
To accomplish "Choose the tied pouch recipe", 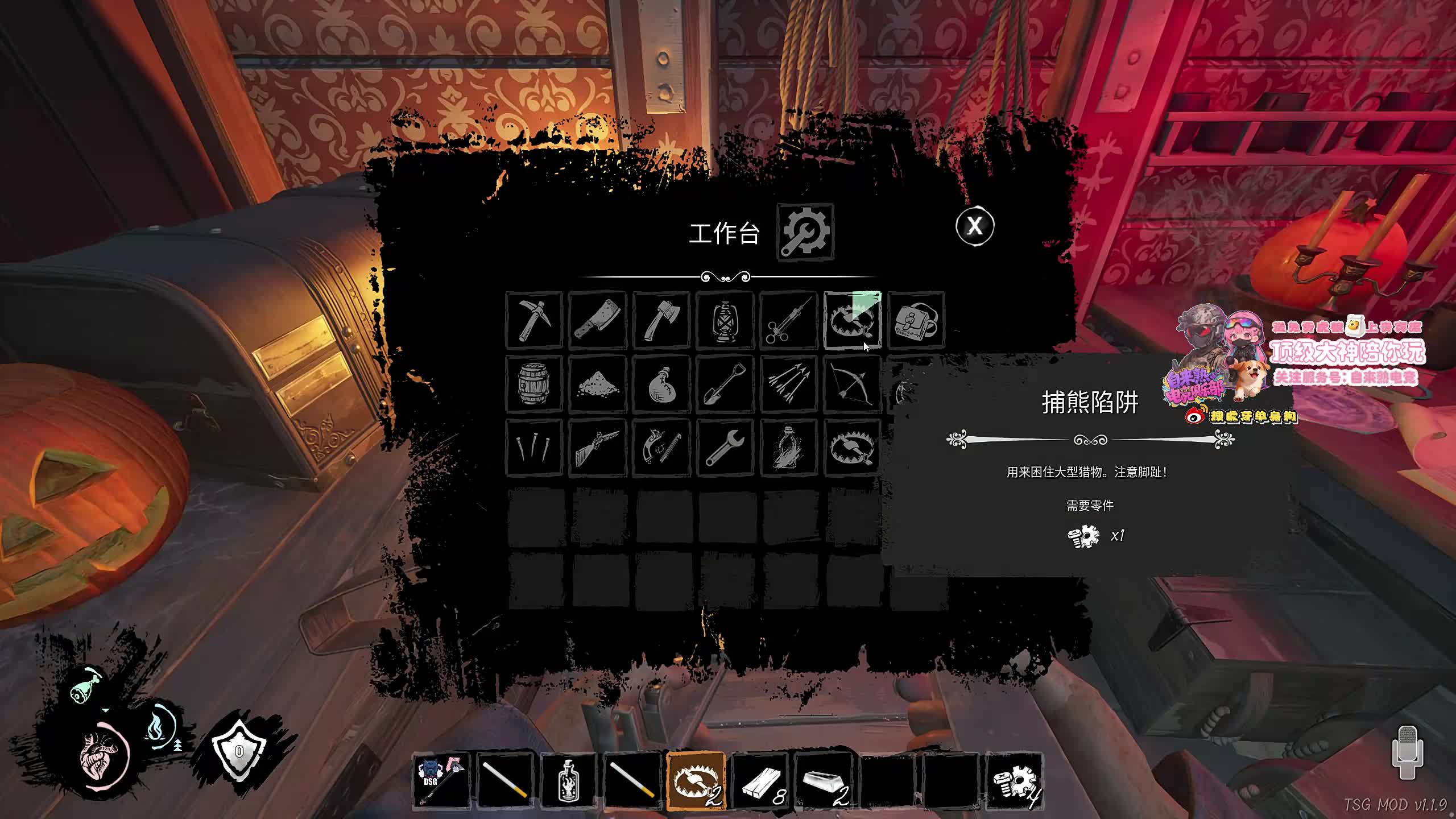I will [x=661, y=384].
